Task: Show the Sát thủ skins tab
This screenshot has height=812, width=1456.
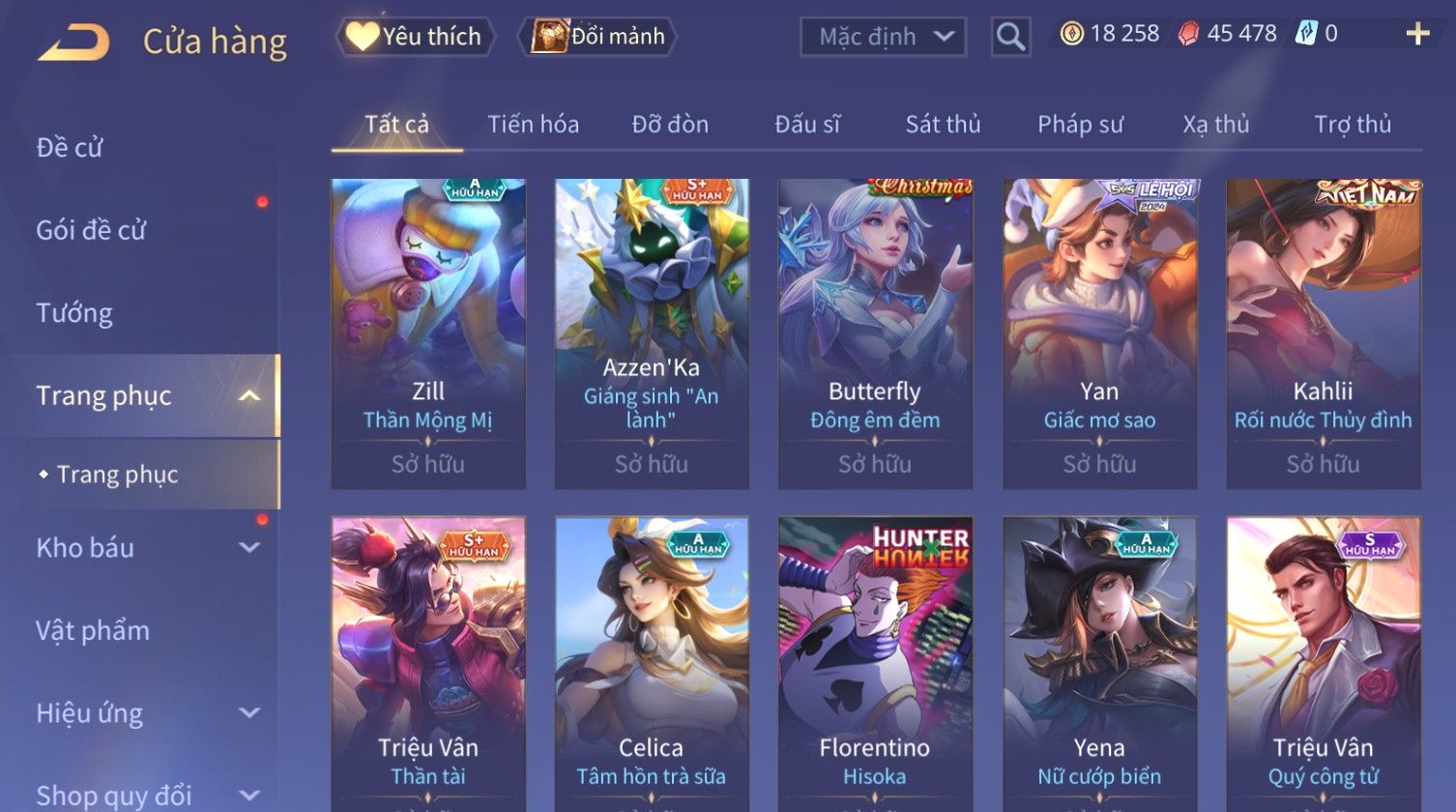Action: tap(943, 124)
